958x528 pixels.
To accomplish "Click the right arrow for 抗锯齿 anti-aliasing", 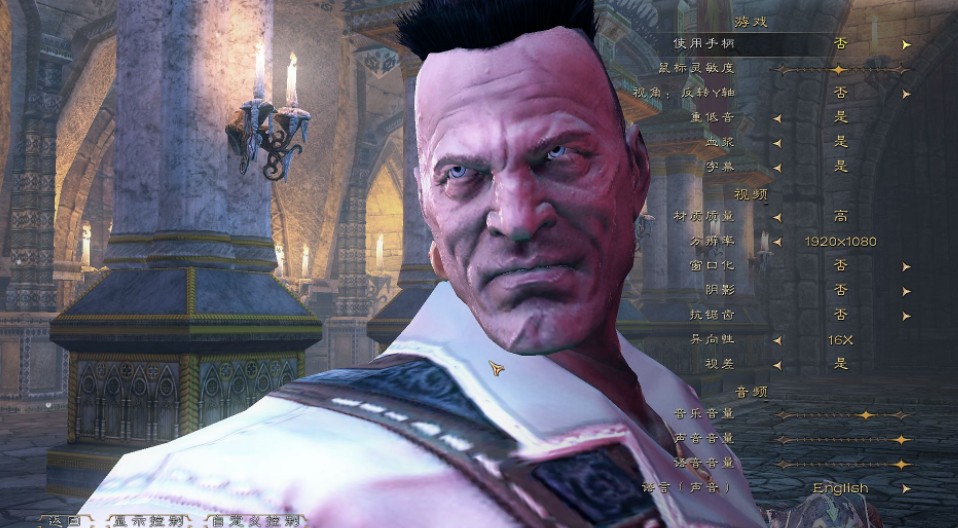I will tap(906, 315).
